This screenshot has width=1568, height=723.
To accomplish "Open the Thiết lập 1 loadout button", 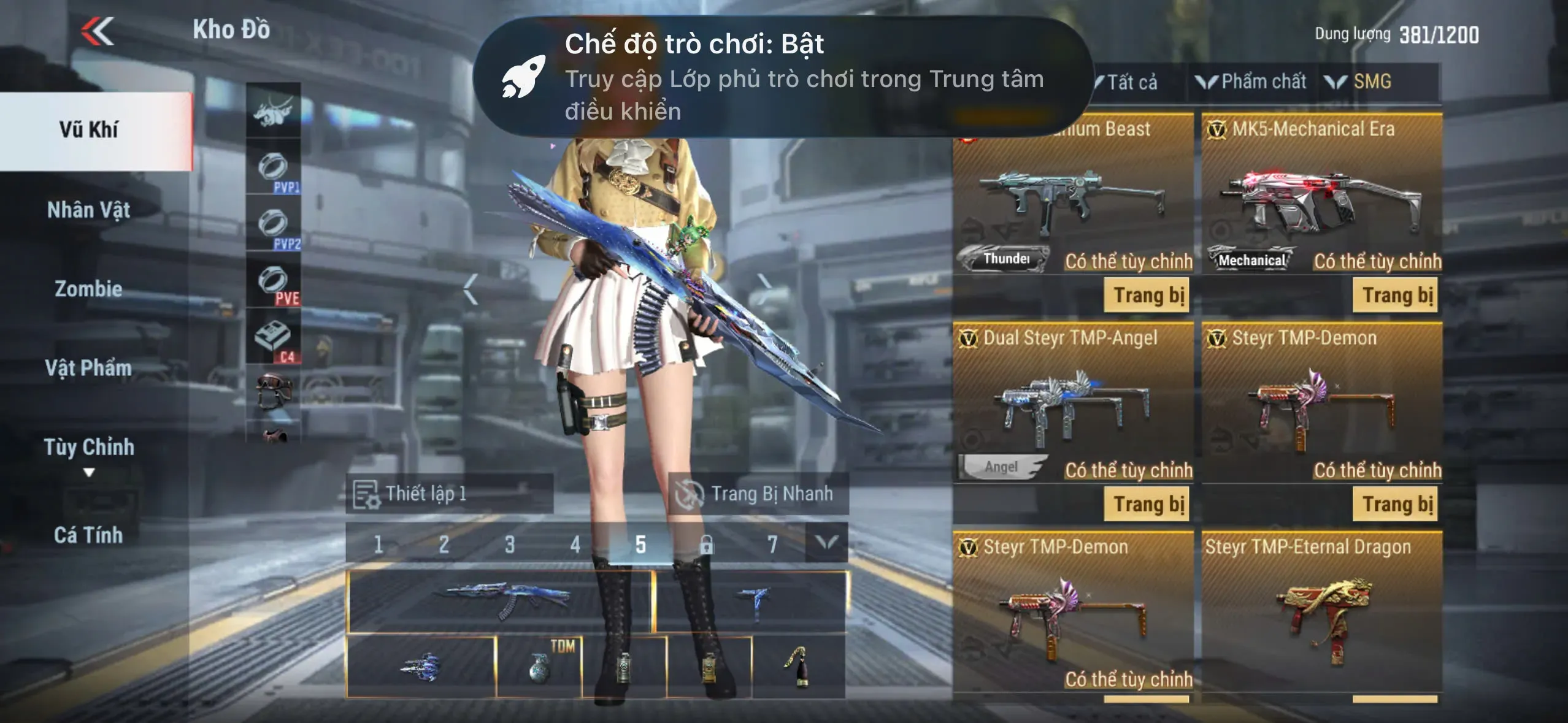I will click(449, 494).
